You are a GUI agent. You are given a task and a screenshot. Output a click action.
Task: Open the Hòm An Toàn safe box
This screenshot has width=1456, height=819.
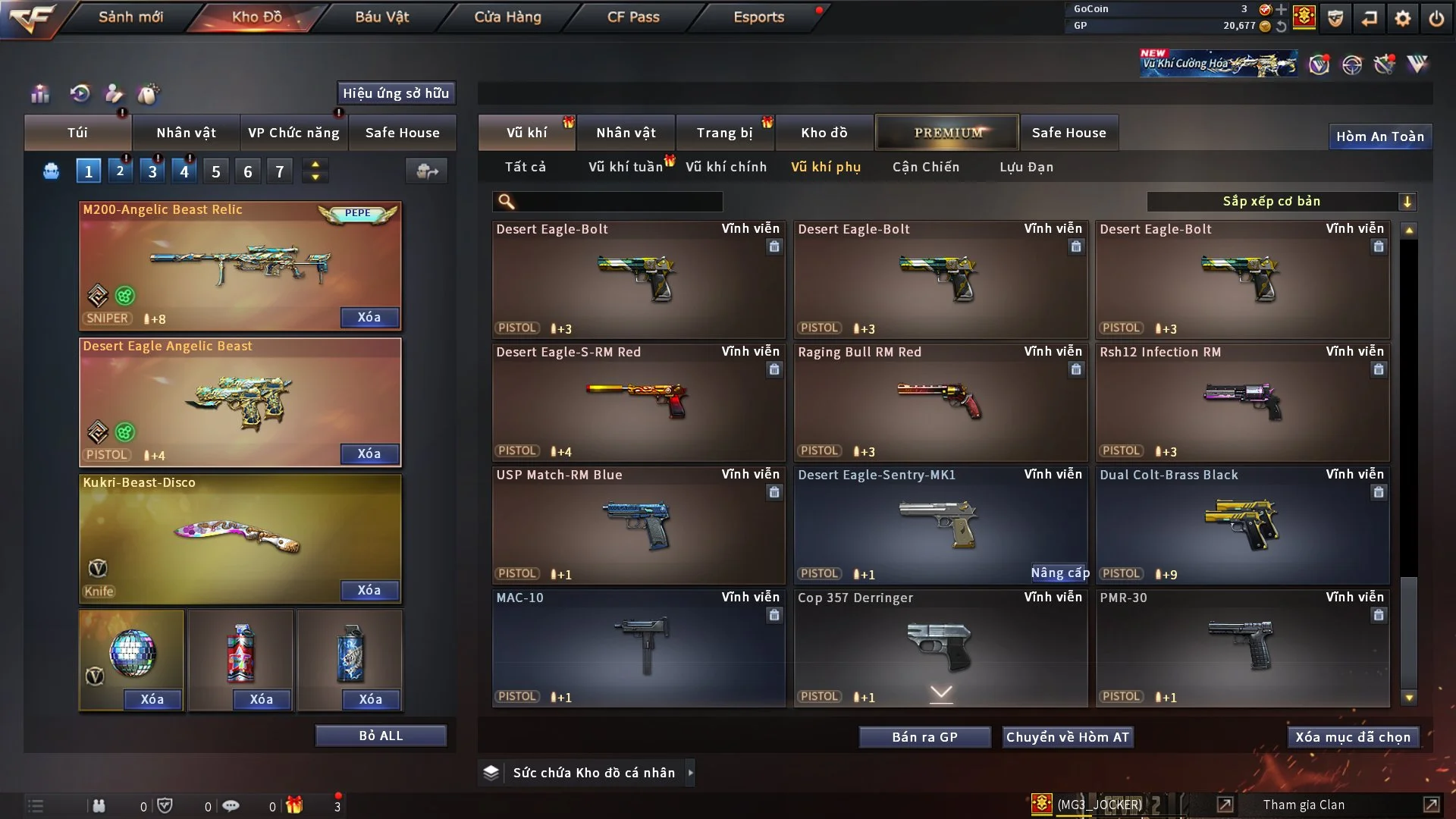1379,136
